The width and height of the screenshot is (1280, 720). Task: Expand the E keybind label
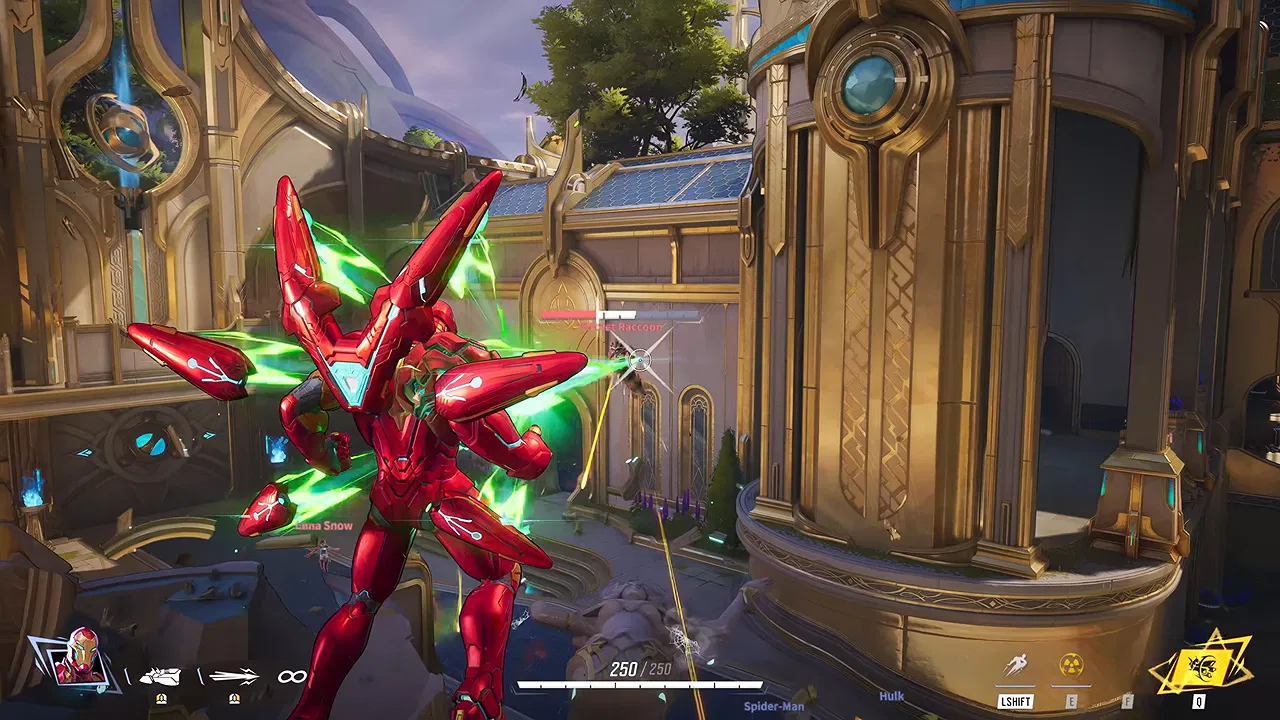point(1070,701)
